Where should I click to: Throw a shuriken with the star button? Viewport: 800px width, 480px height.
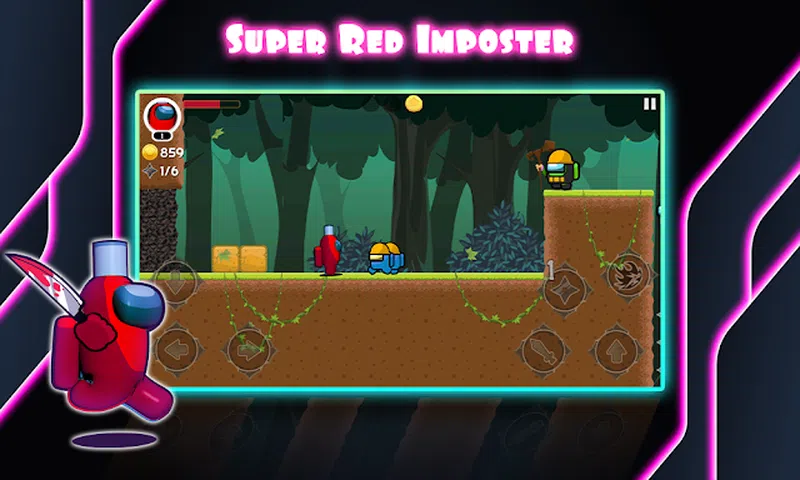pos(563,290)
